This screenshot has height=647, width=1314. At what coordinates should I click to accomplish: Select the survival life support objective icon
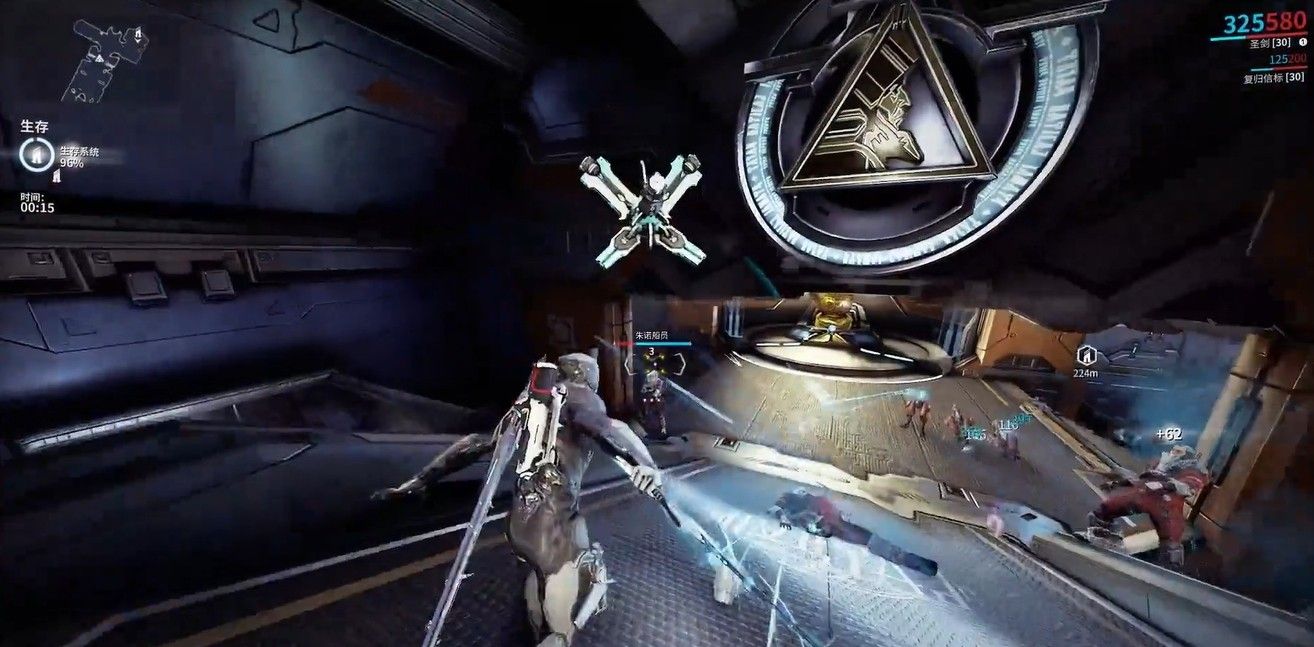36,154
